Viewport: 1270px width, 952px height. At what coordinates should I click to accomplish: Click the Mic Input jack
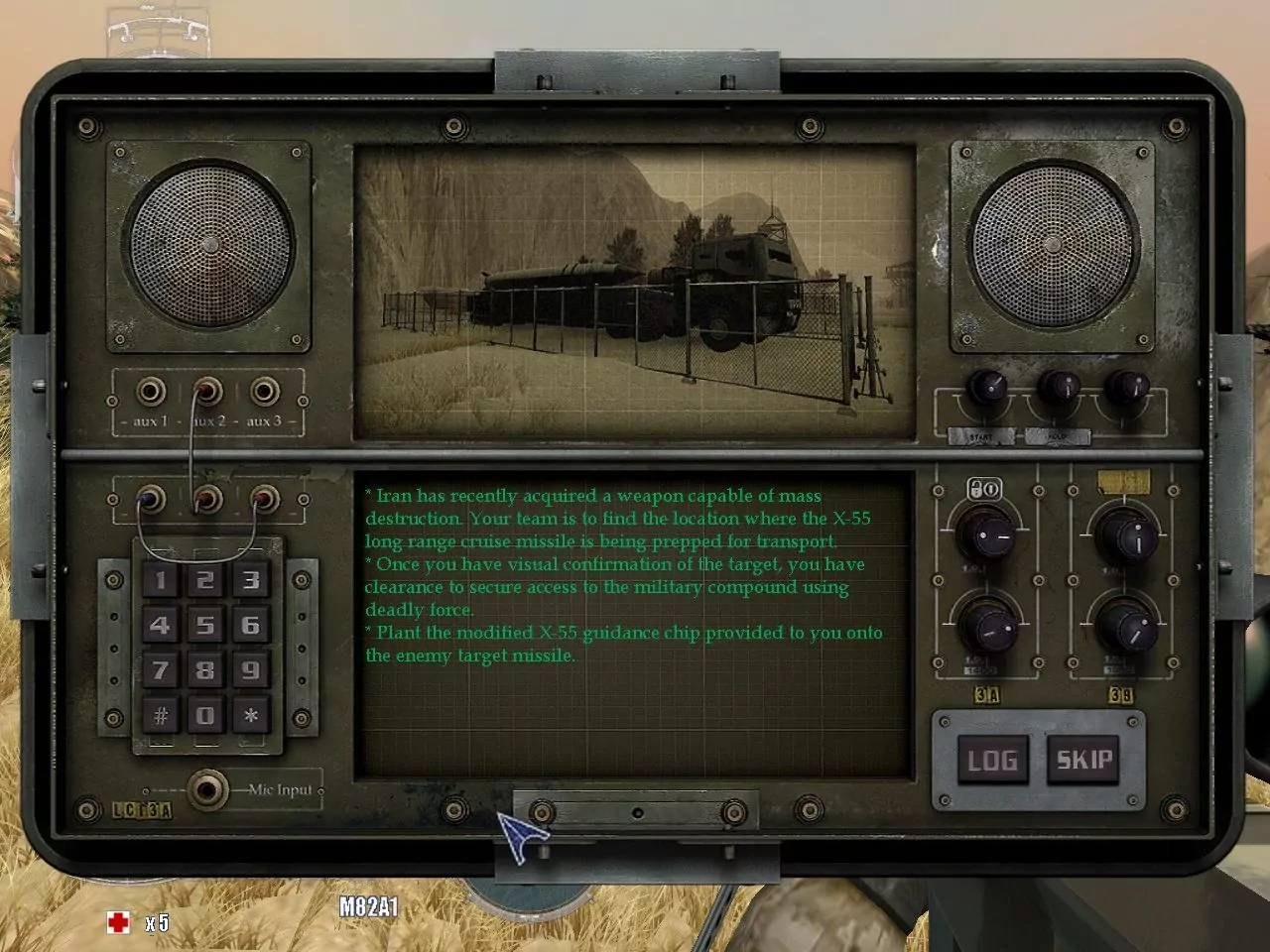(x=209, y=790)
